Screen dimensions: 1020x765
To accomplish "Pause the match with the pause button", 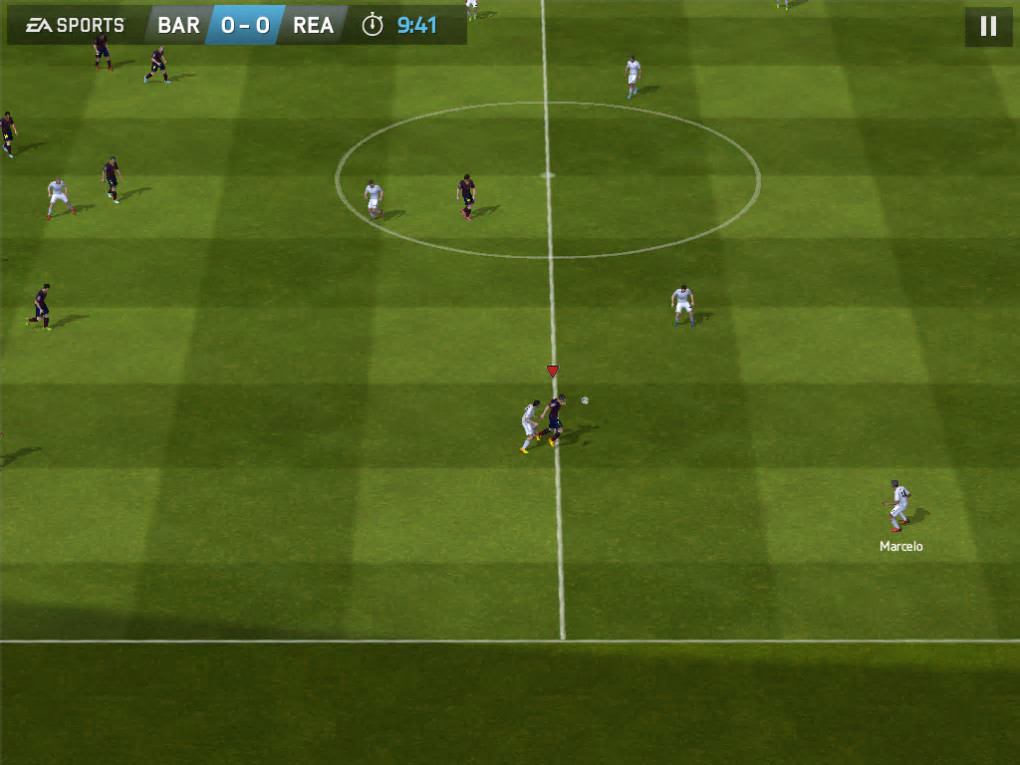I will (x=988, y=26).
